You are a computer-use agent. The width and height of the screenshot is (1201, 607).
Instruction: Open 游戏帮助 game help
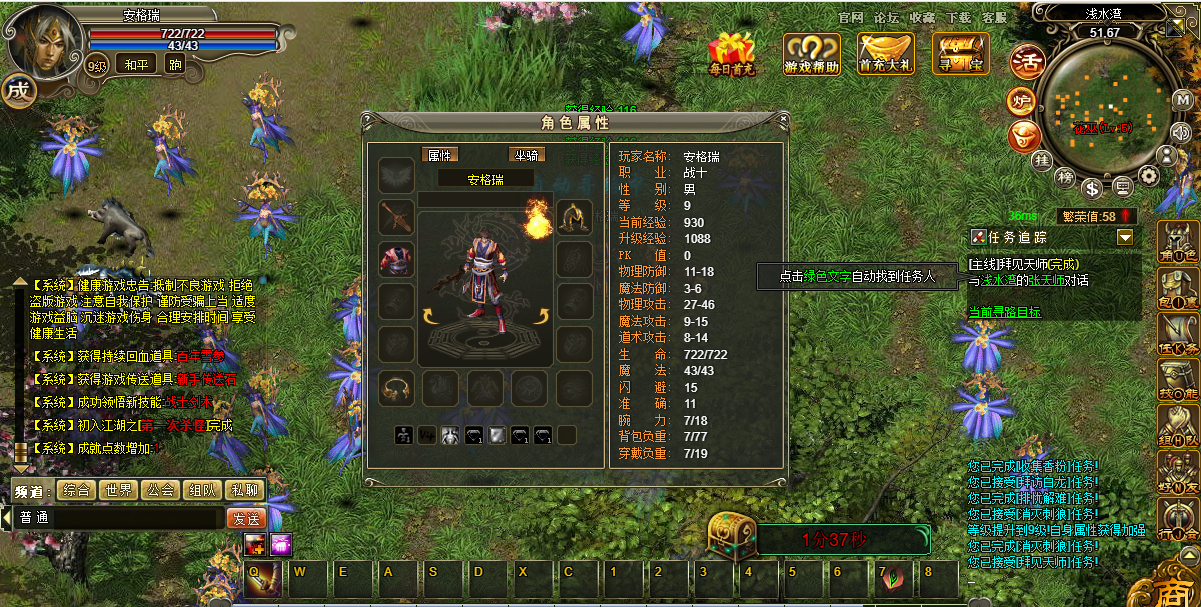pyautogui.click(x=811, y=54)
